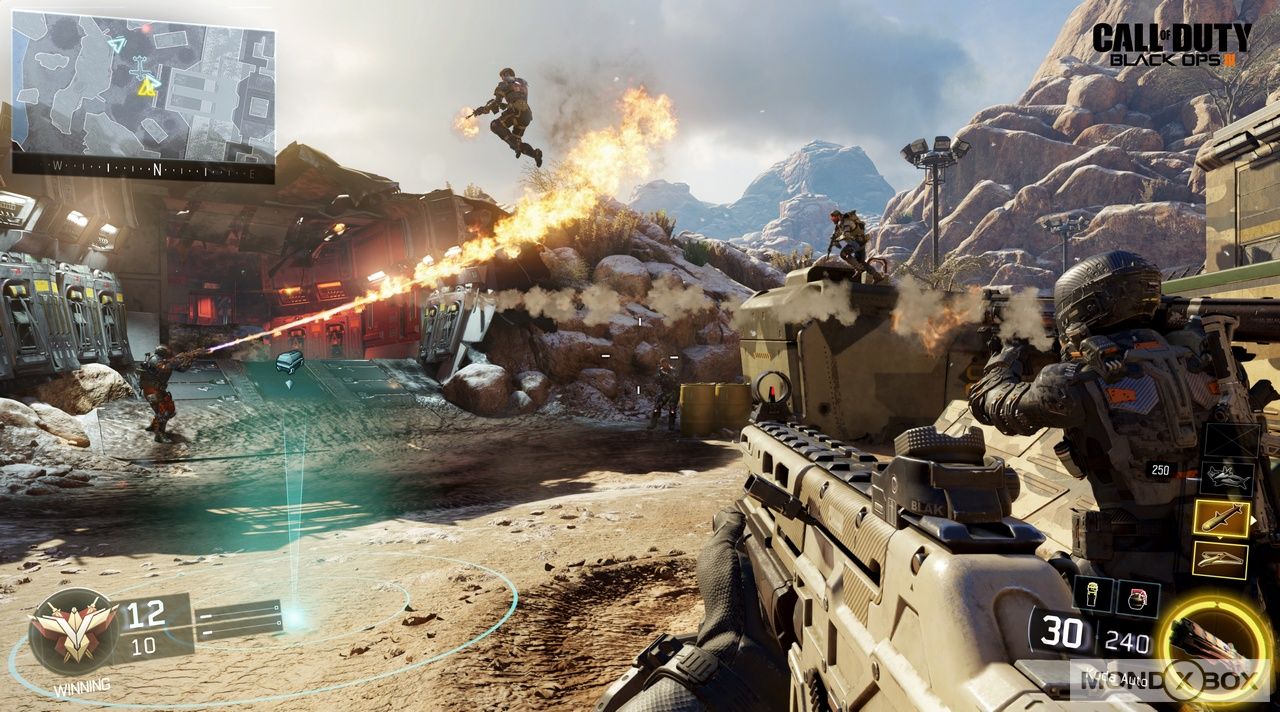Use the red tactical grenade slot
Viewport: 1280px width, 712px height.
1138,598
